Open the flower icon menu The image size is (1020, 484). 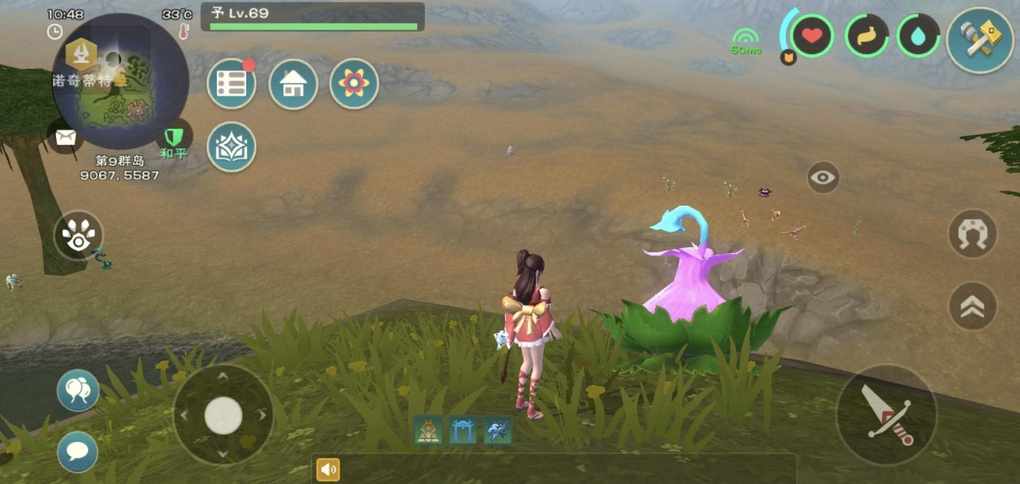(354, 84)
